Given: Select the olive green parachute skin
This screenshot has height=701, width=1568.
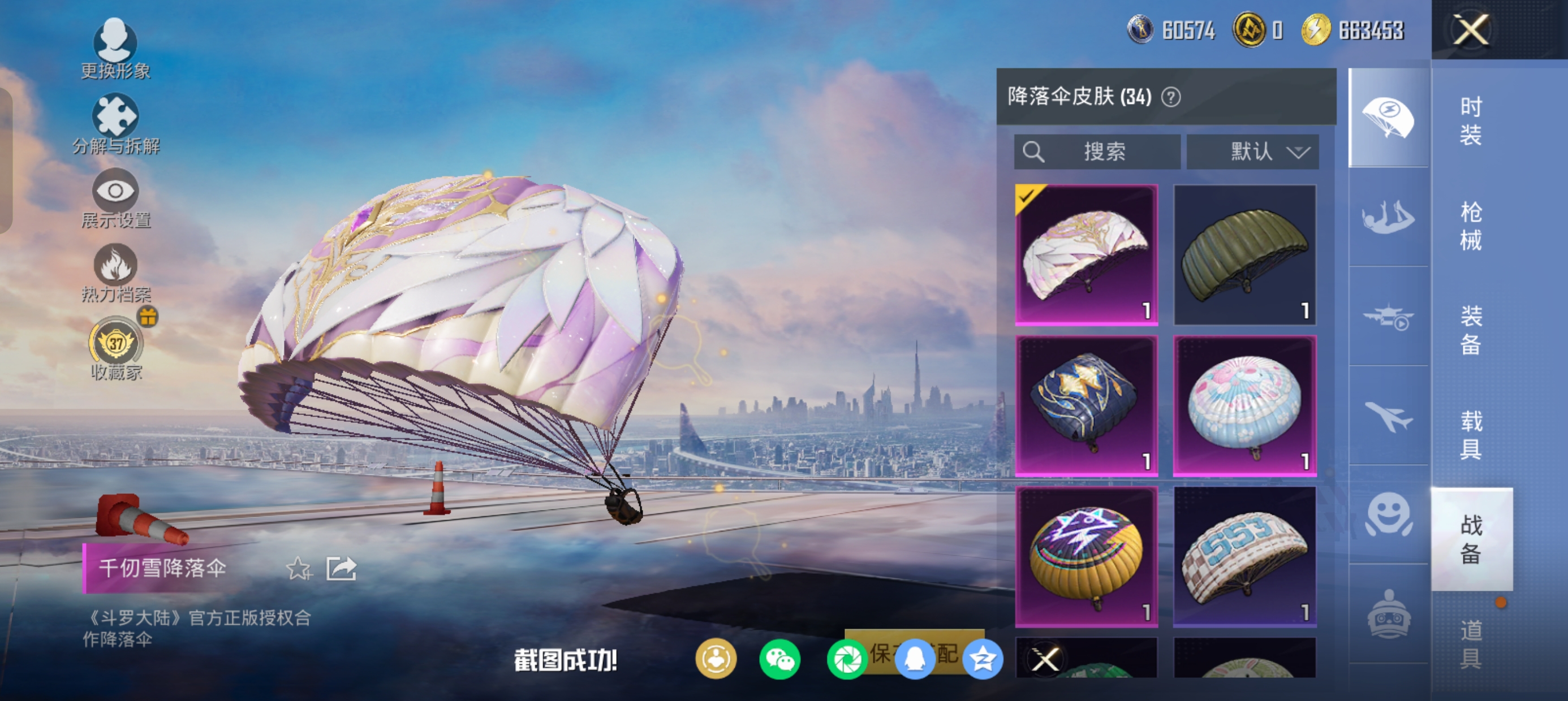Looking at the screenshot, I should click(x=1244, y=254).
